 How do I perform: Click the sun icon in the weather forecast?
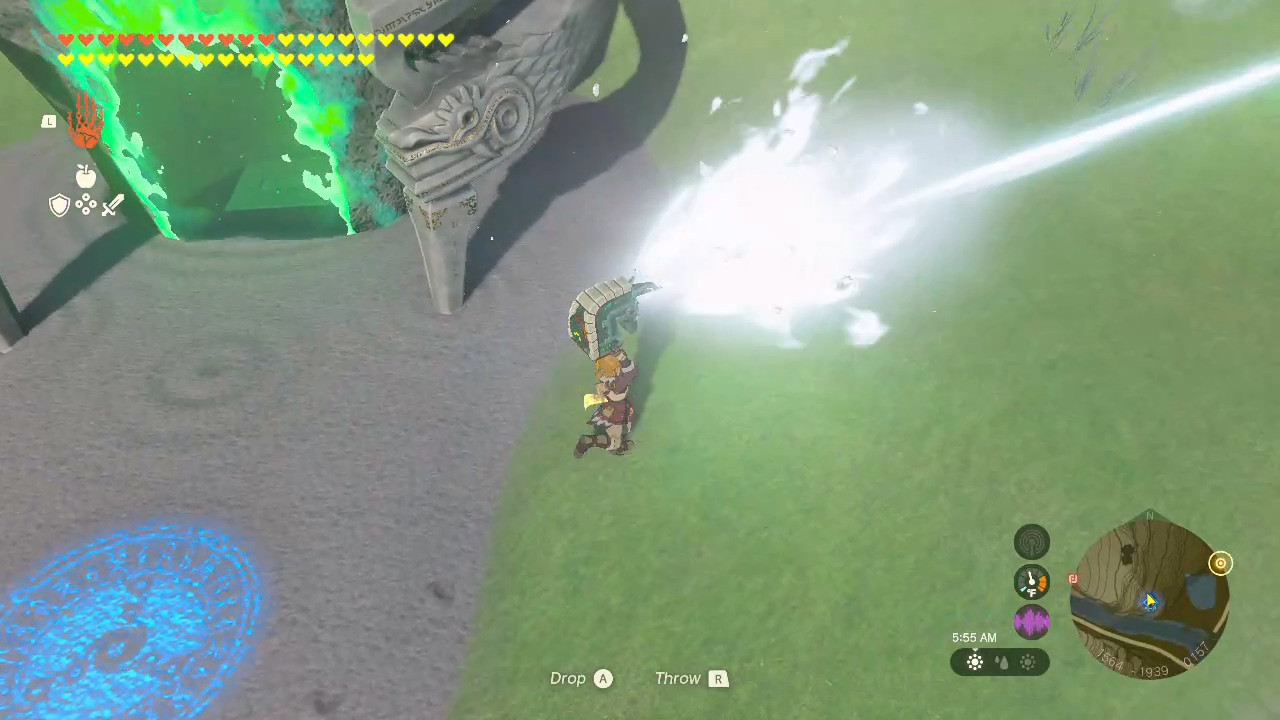(x=975, y=660)
